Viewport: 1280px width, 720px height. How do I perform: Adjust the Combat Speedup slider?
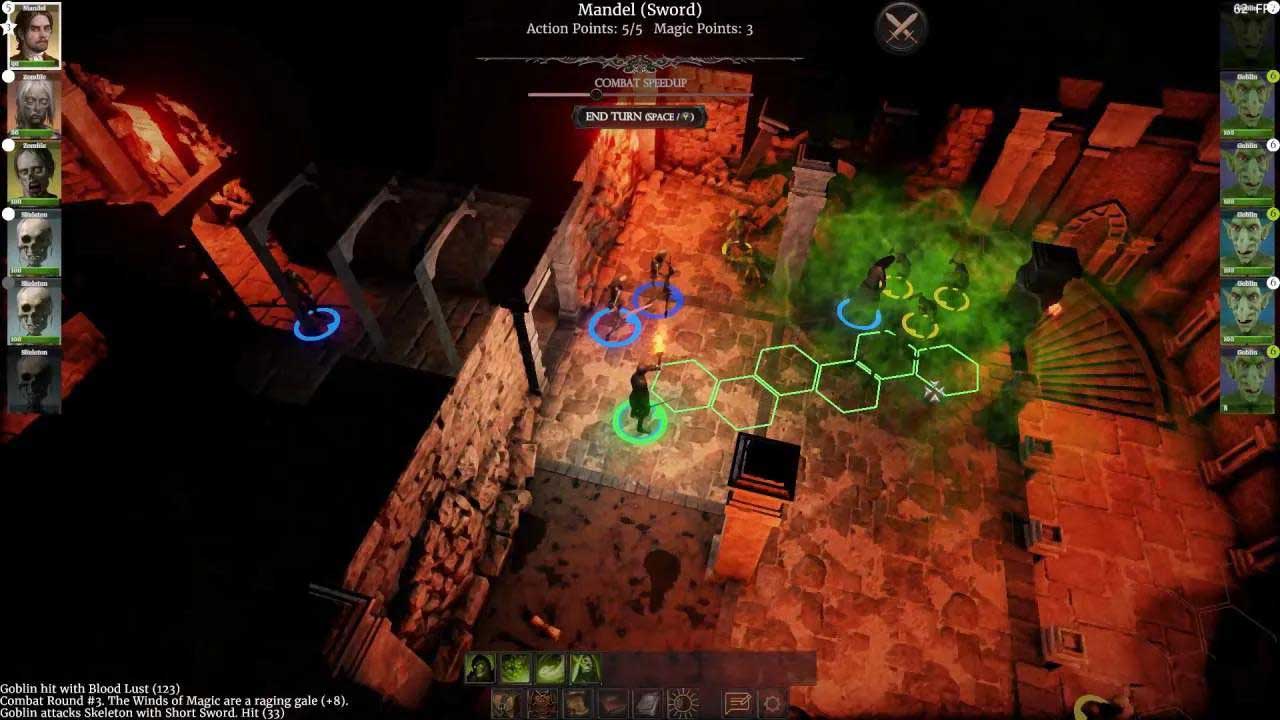coord(596,95)
